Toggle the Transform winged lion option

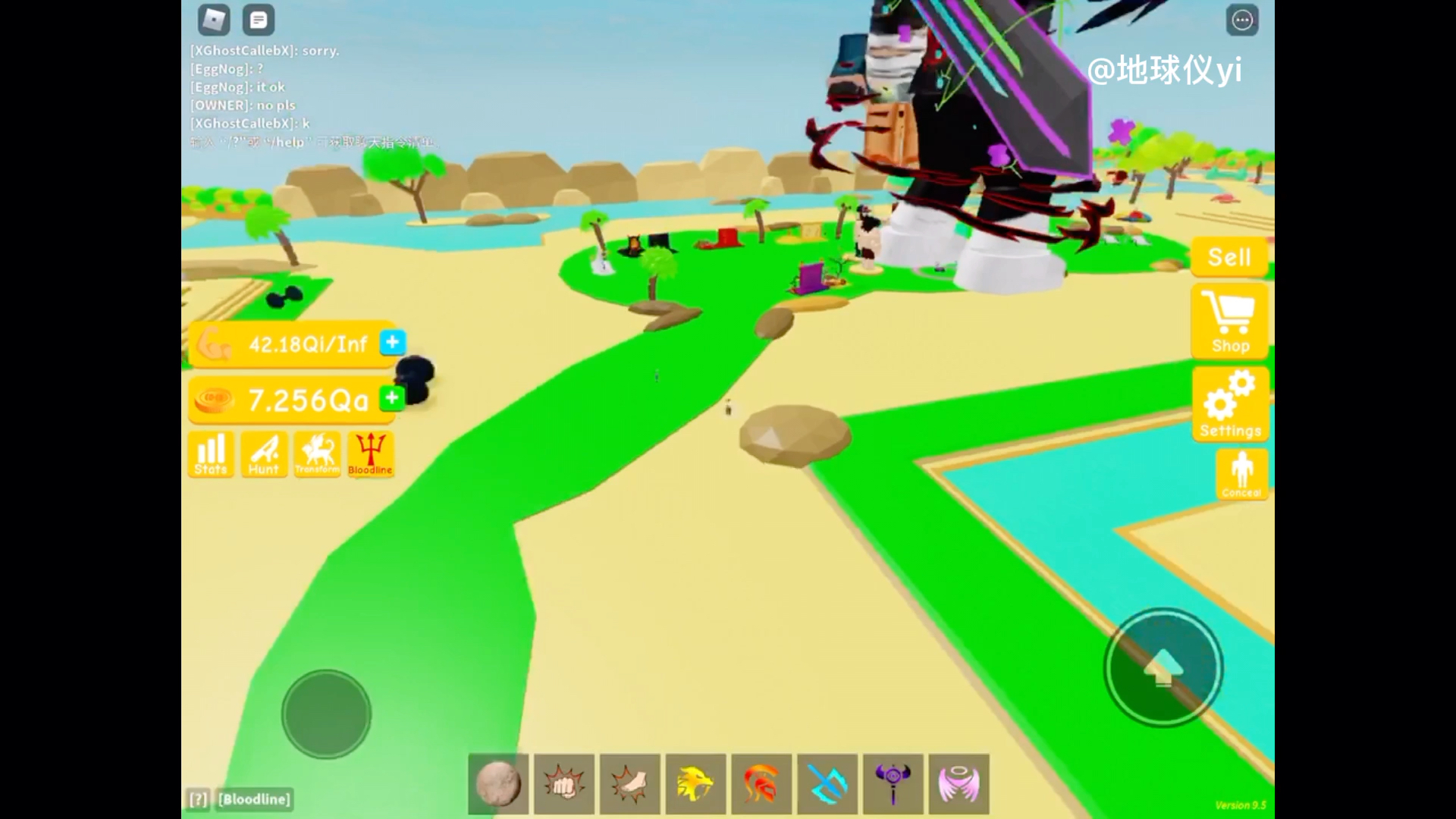tap(317, 454)
